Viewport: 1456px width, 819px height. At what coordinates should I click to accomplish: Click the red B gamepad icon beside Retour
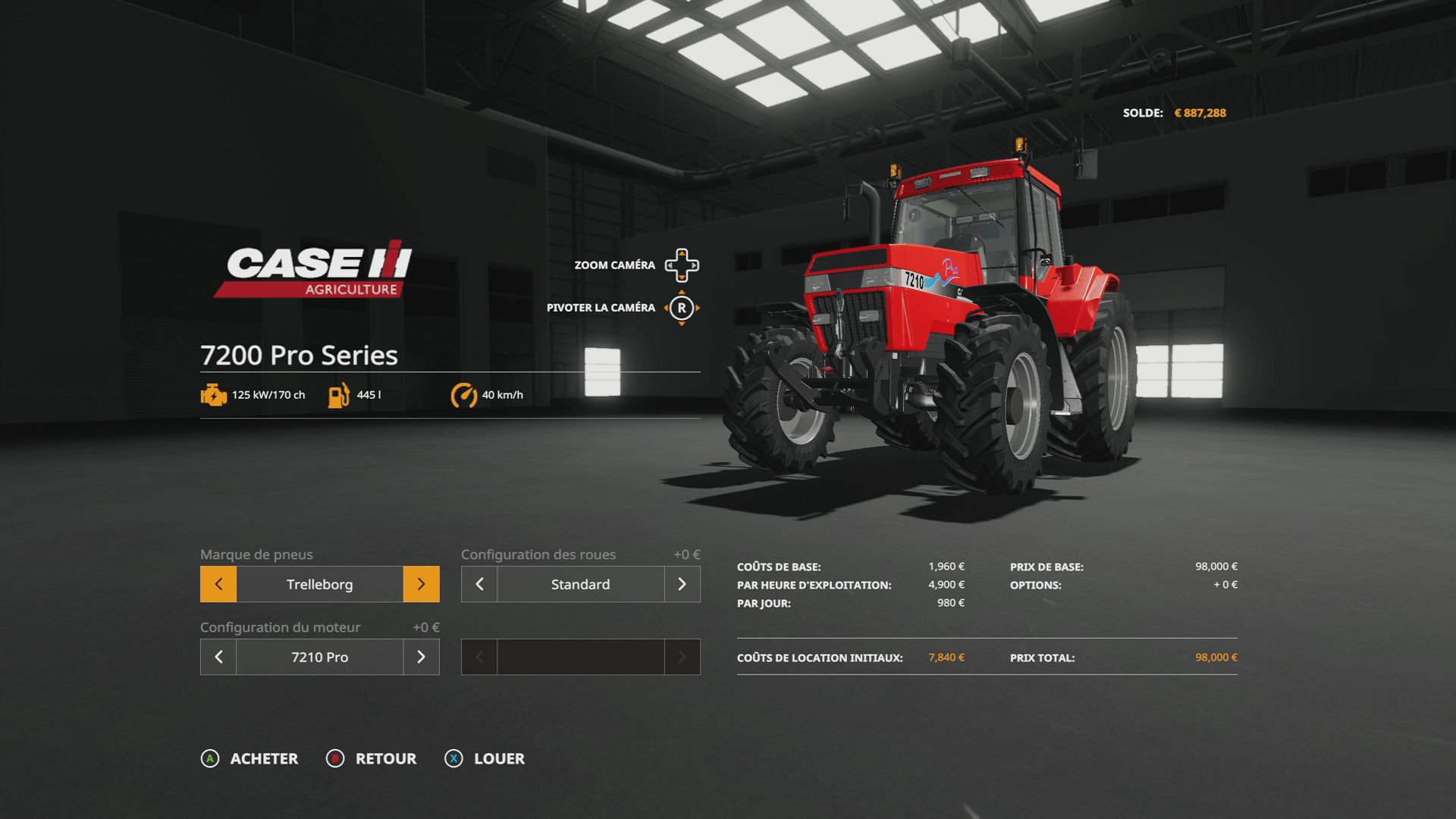coord(334,758)
